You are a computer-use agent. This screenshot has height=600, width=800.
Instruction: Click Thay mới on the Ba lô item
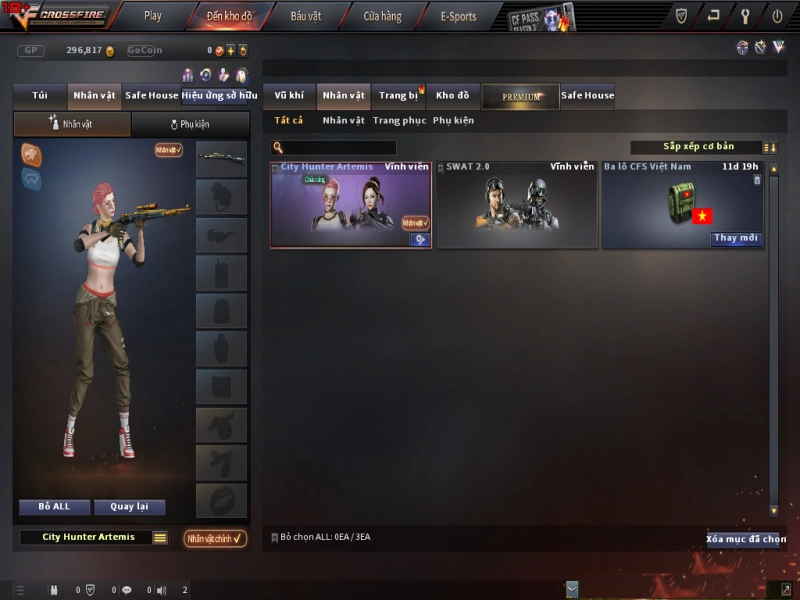(737, 239)
